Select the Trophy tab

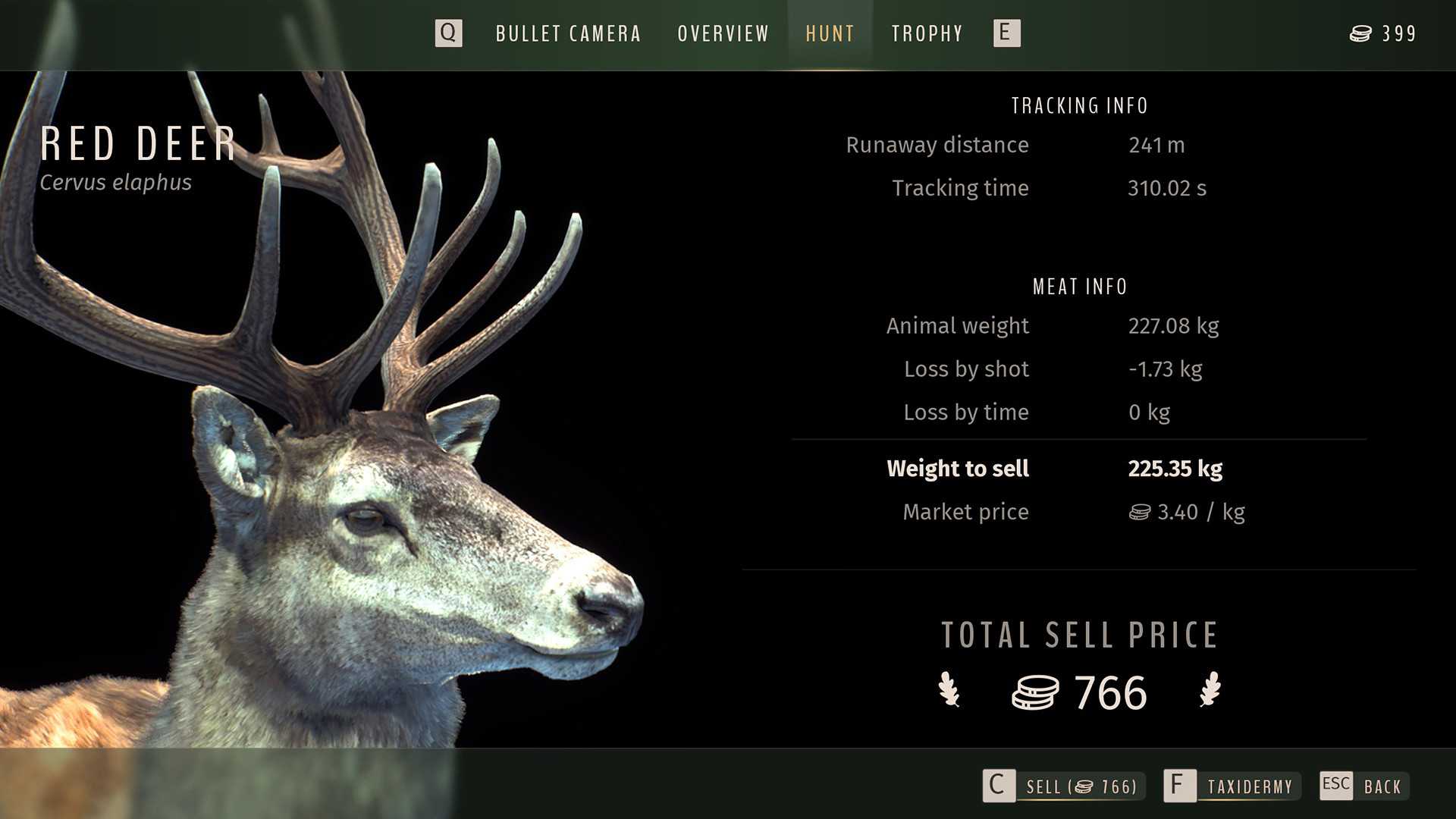[927, 33]
